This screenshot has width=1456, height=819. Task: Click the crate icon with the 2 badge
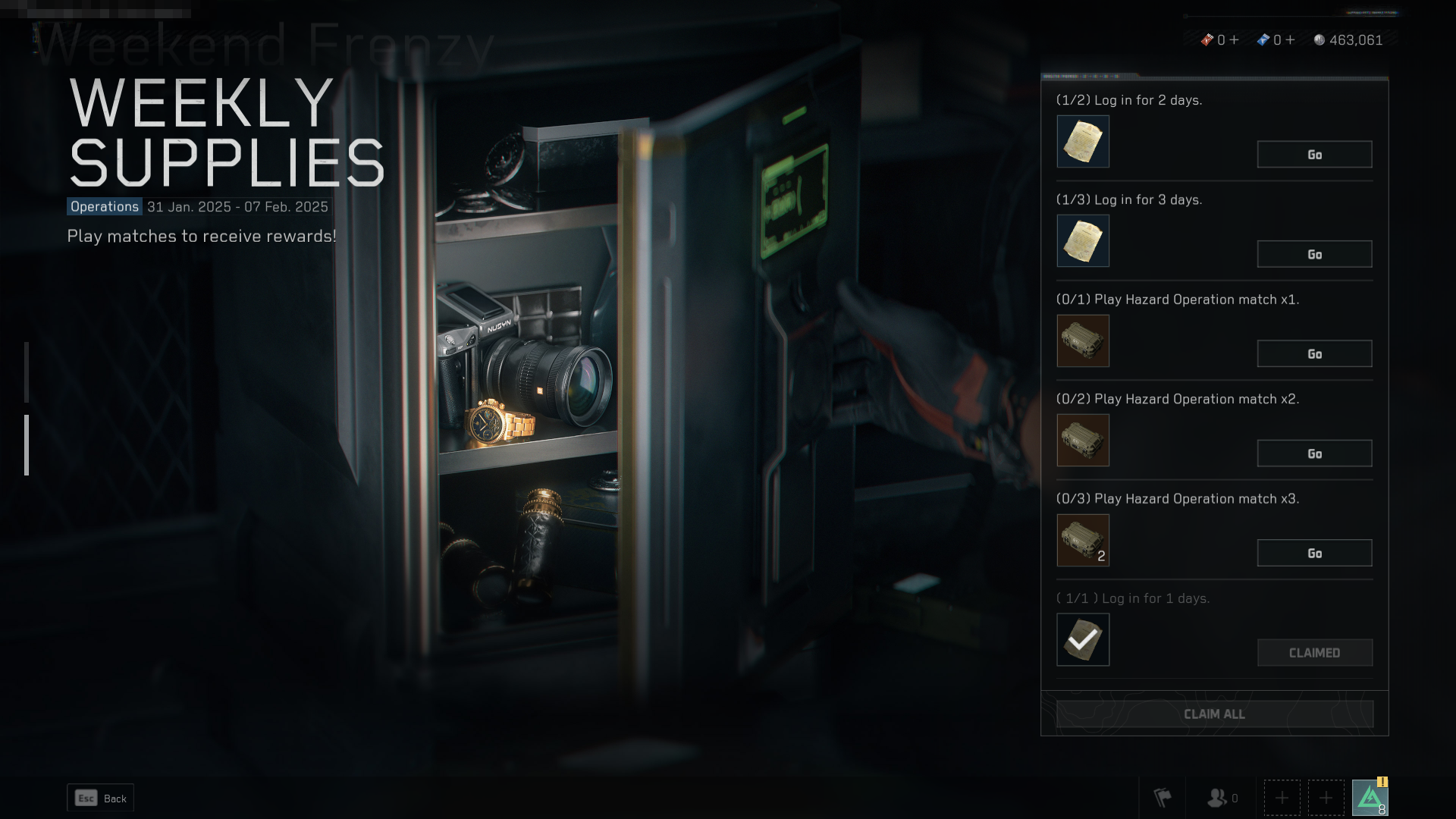(x=1083, y=540)
